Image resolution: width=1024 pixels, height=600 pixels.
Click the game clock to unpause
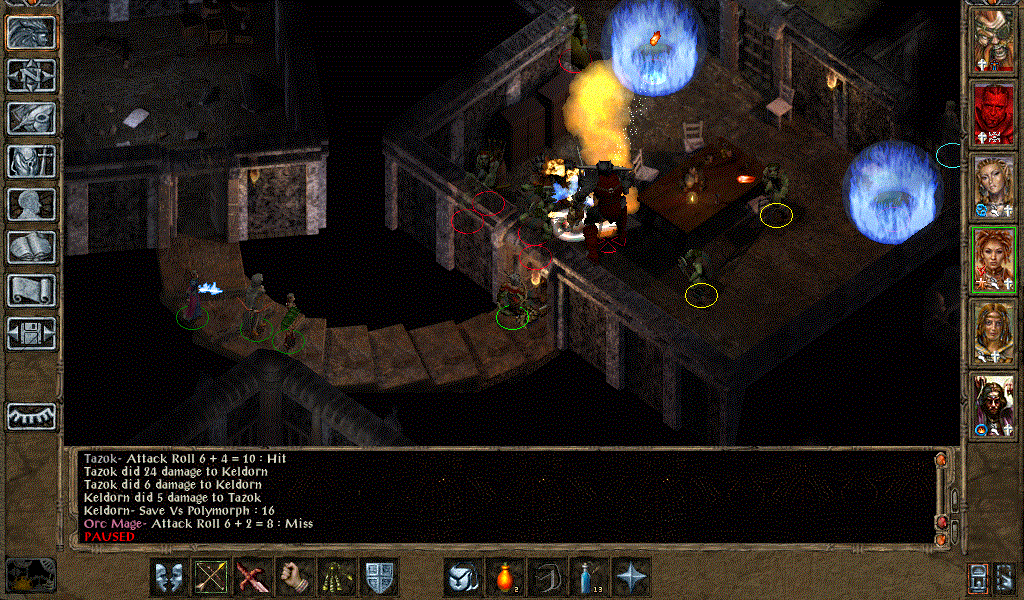click(x=30, y=574)
